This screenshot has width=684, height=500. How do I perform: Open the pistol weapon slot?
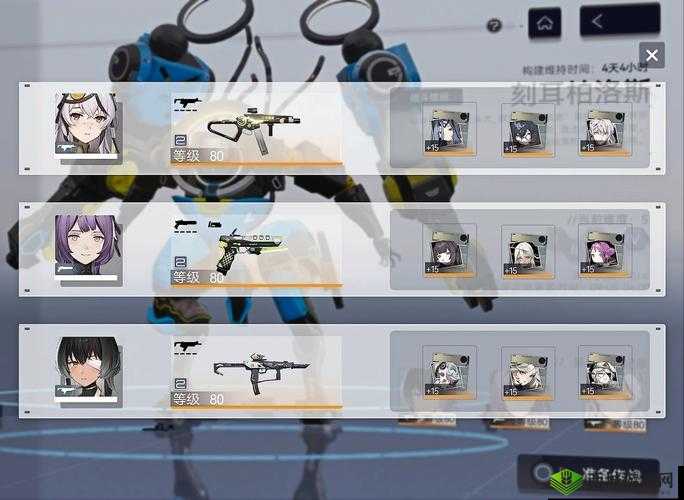pos(256,248)
